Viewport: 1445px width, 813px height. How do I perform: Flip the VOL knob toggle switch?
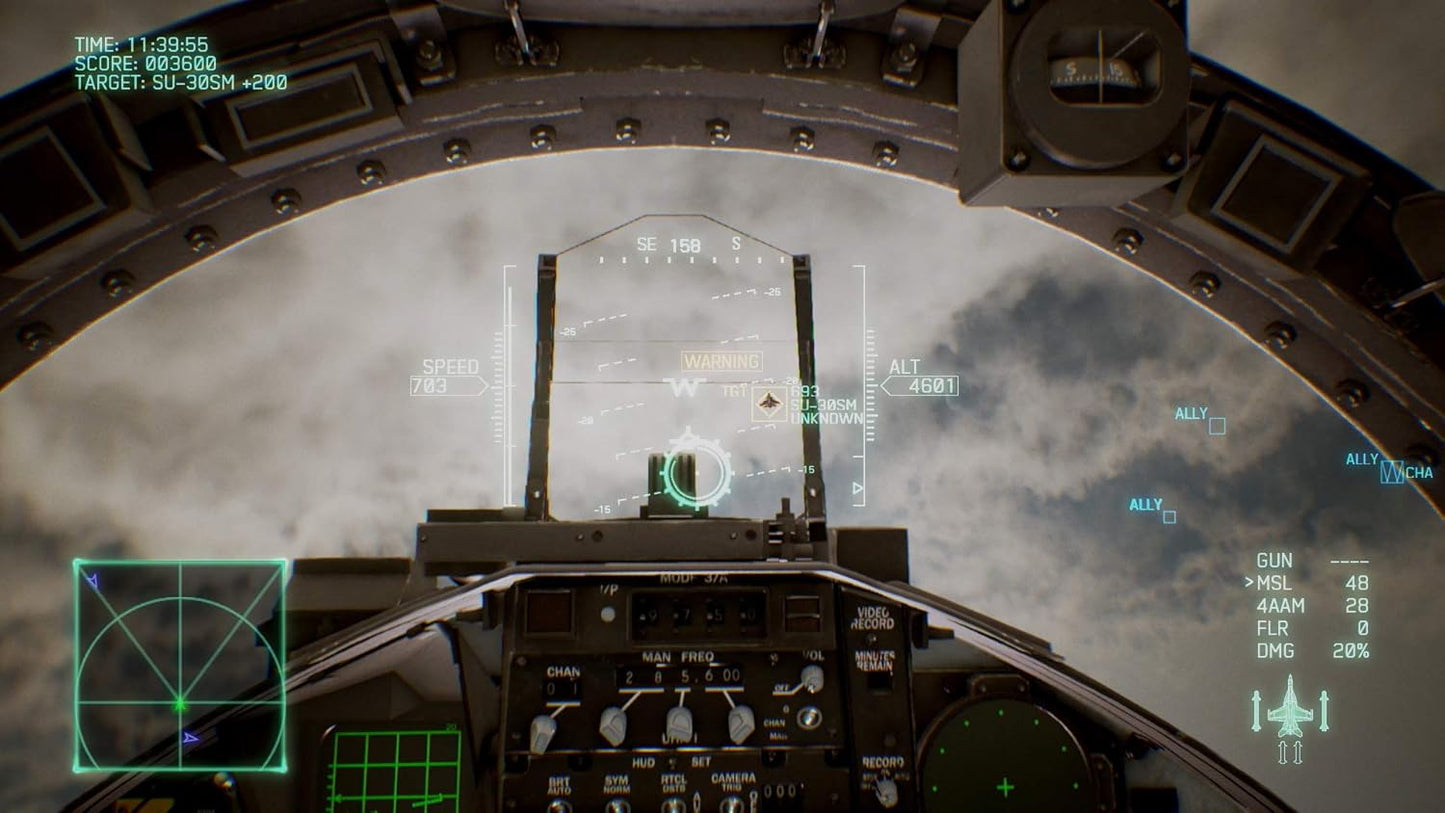tap(811, 678)
